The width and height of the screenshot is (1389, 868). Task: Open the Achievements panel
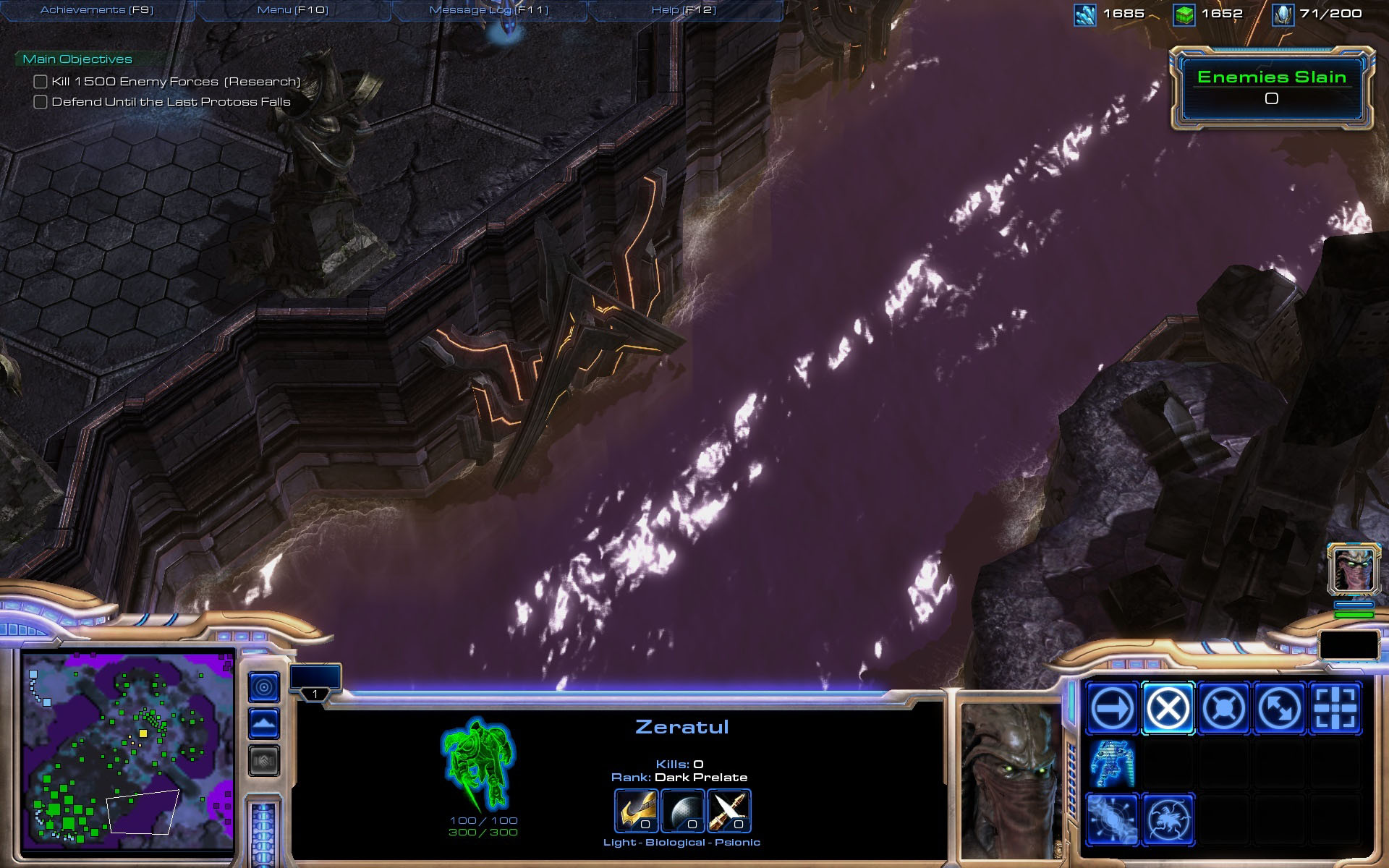click(97, 10)
